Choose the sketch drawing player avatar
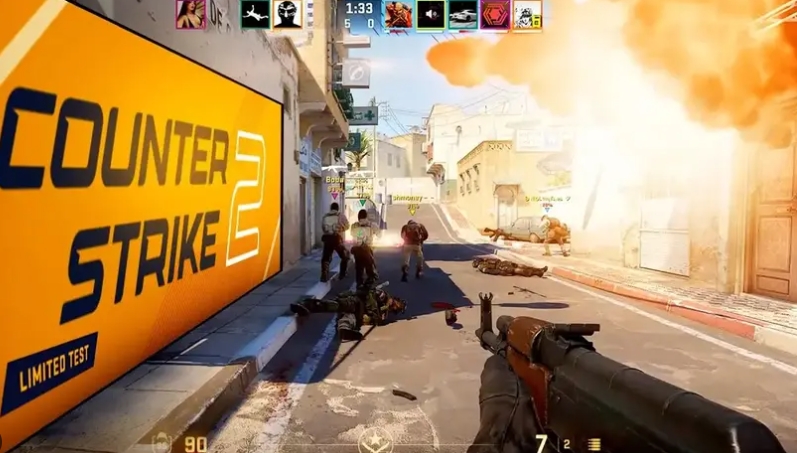The height and width of the screenshot is (453, 797). point(526,13)
